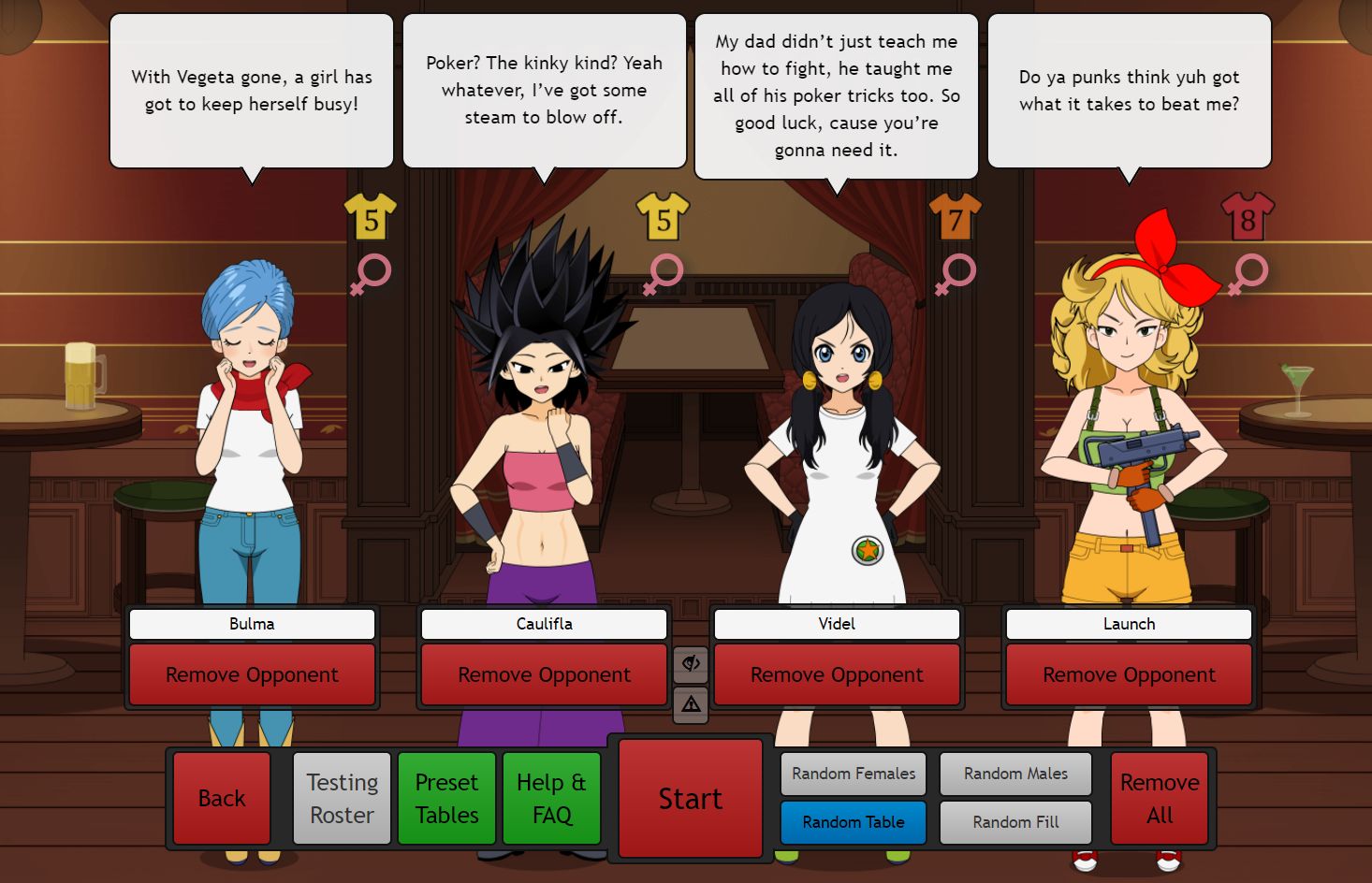The image size is (1372, 883).
Task: Click Random Males
Action: [1015, 774]
